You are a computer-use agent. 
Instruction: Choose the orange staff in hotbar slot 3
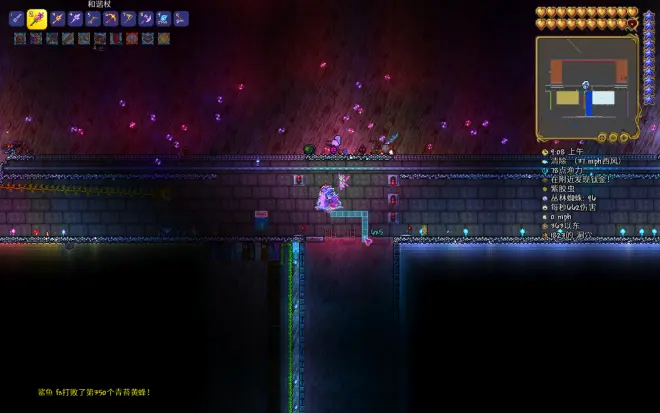(x=57, y=18)
